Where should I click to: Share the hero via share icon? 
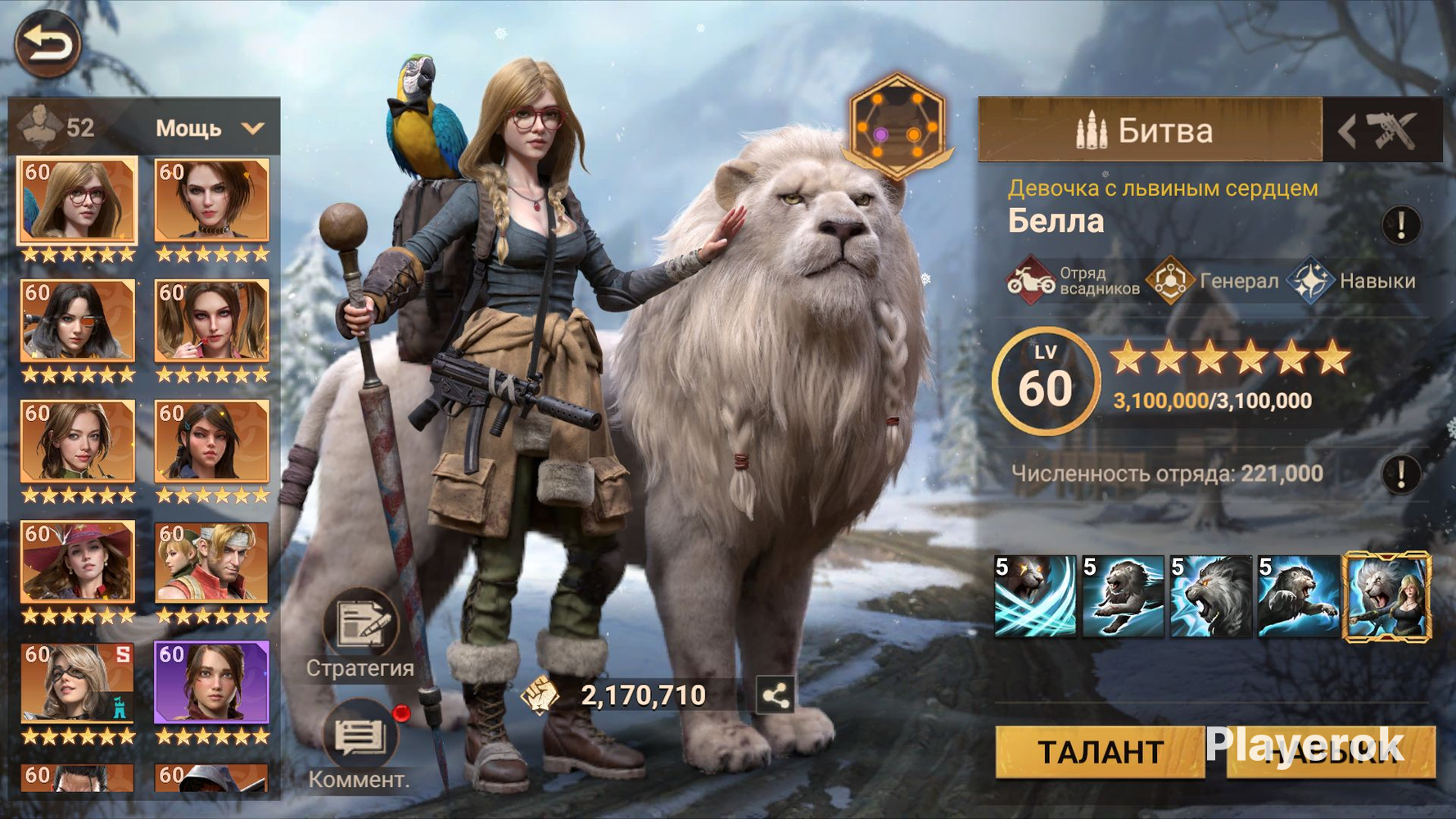click(x=775, y=696)
